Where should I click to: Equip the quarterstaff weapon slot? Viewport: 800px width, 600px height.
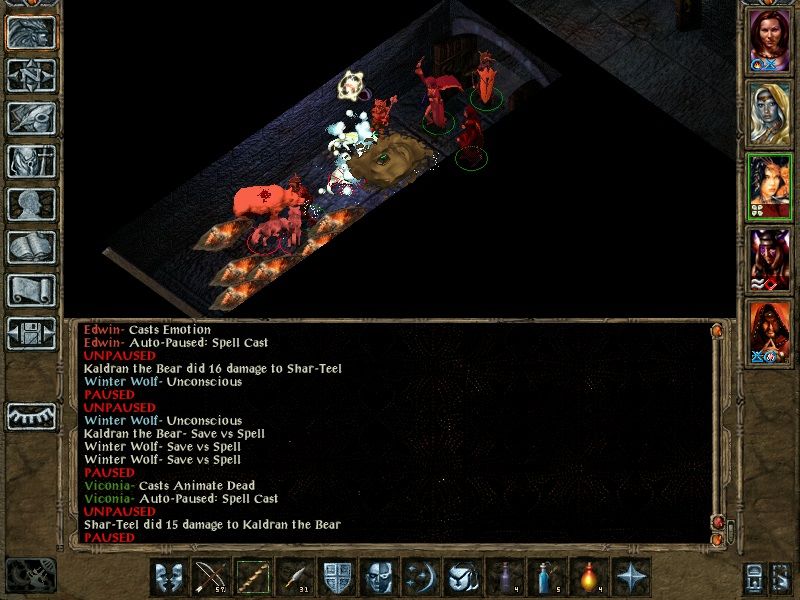252,578
